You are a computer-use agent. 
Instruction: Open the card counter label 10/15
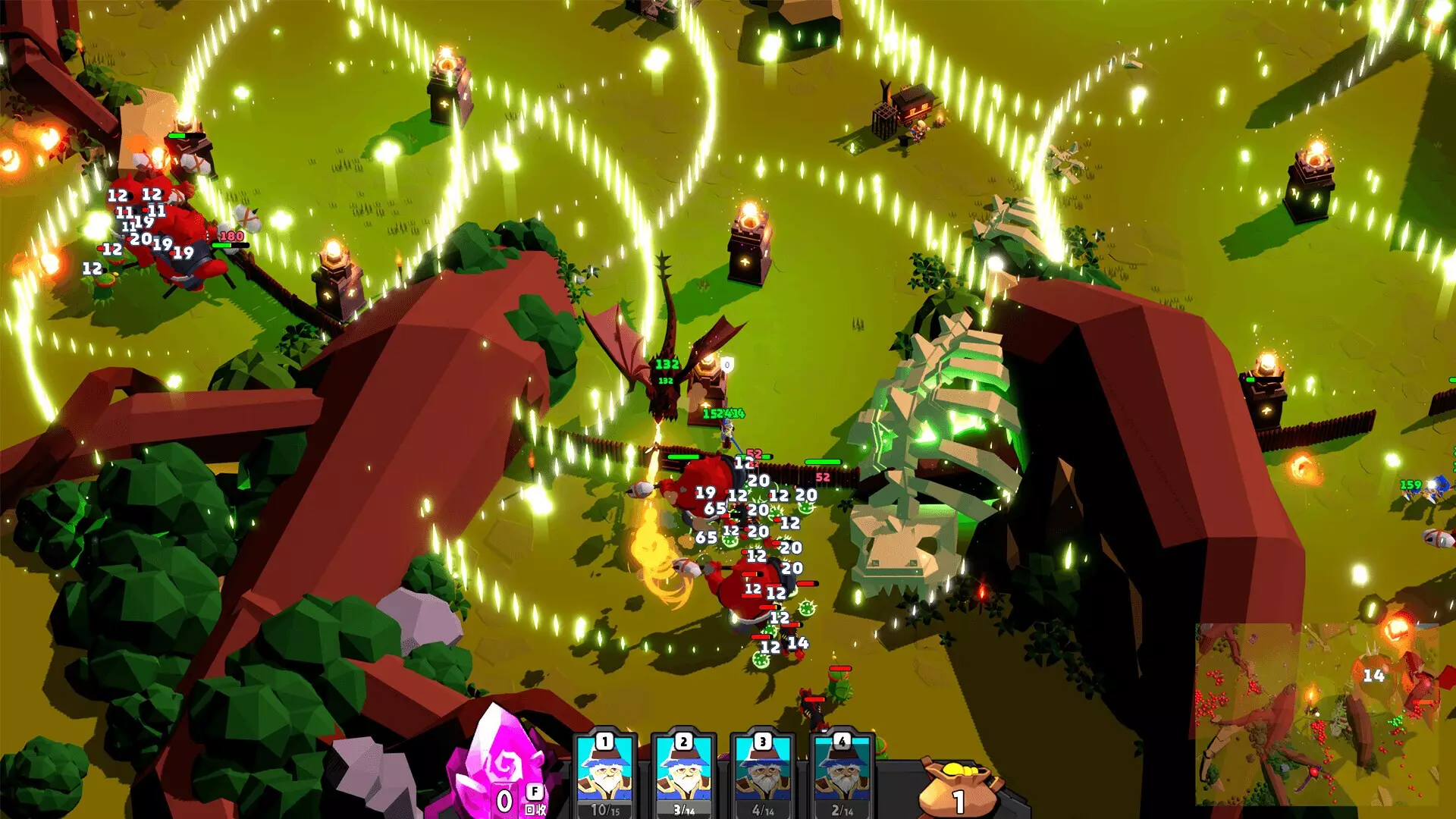pyautogui.click(x=607, y=811)
